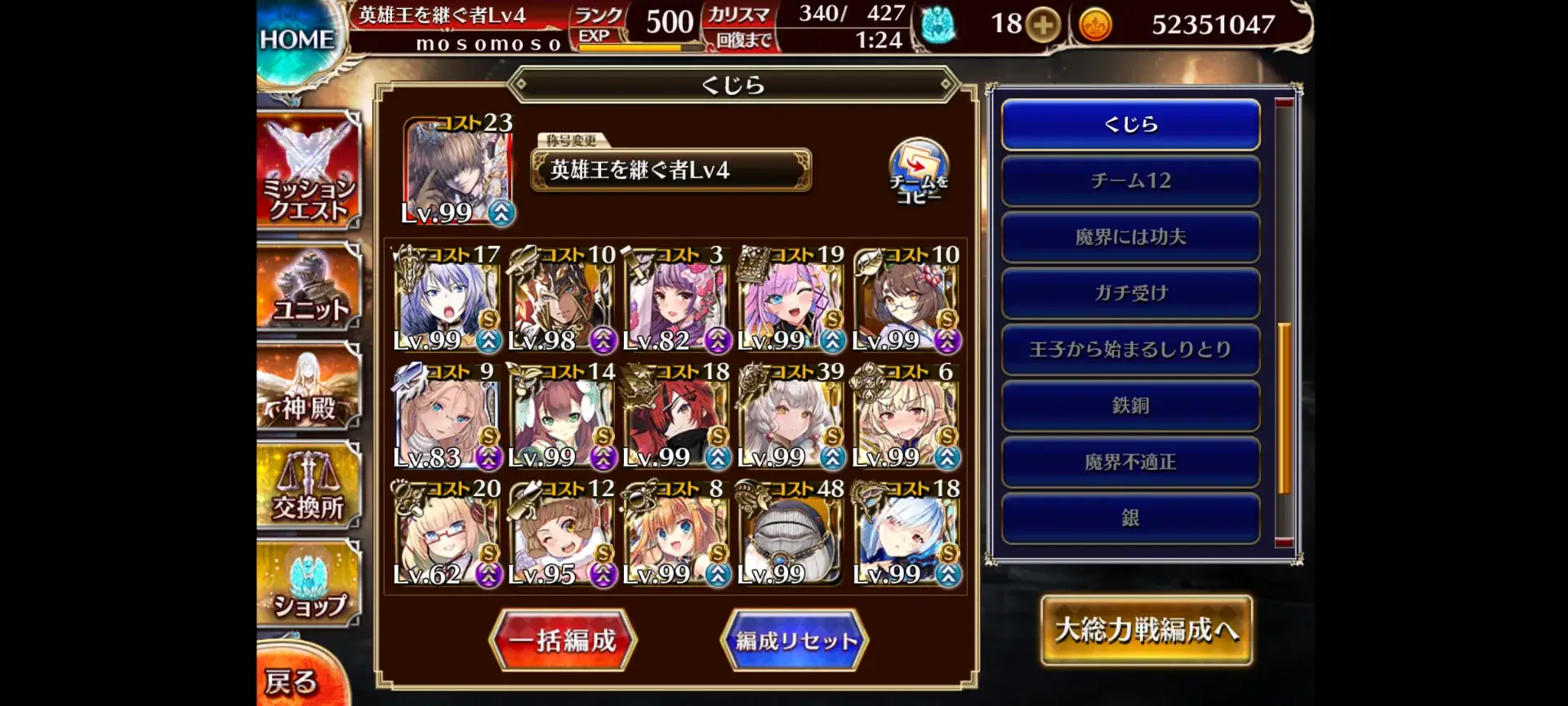Select the 魔界には功夫 team
The image size is (1568, 706).
pos(1130,237)
